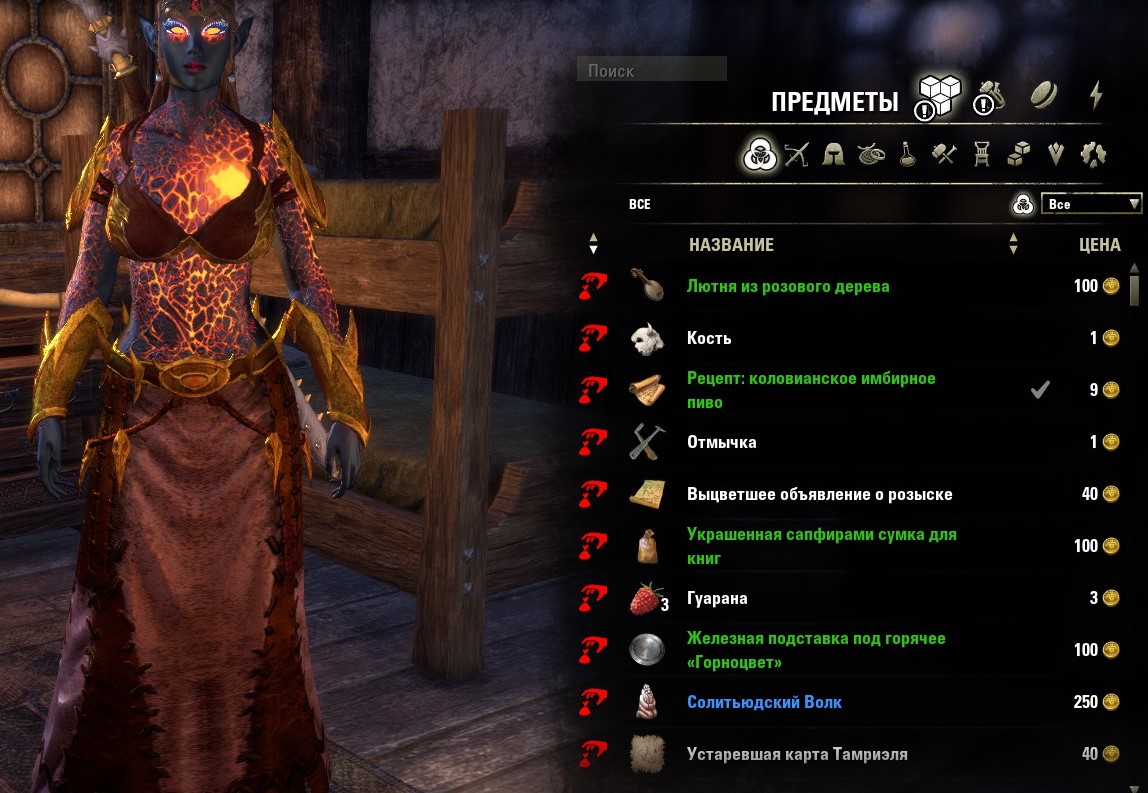Filter inventory by armor with the helmet icon
The height and width of the screenshot is (793, 1148).
833,155
